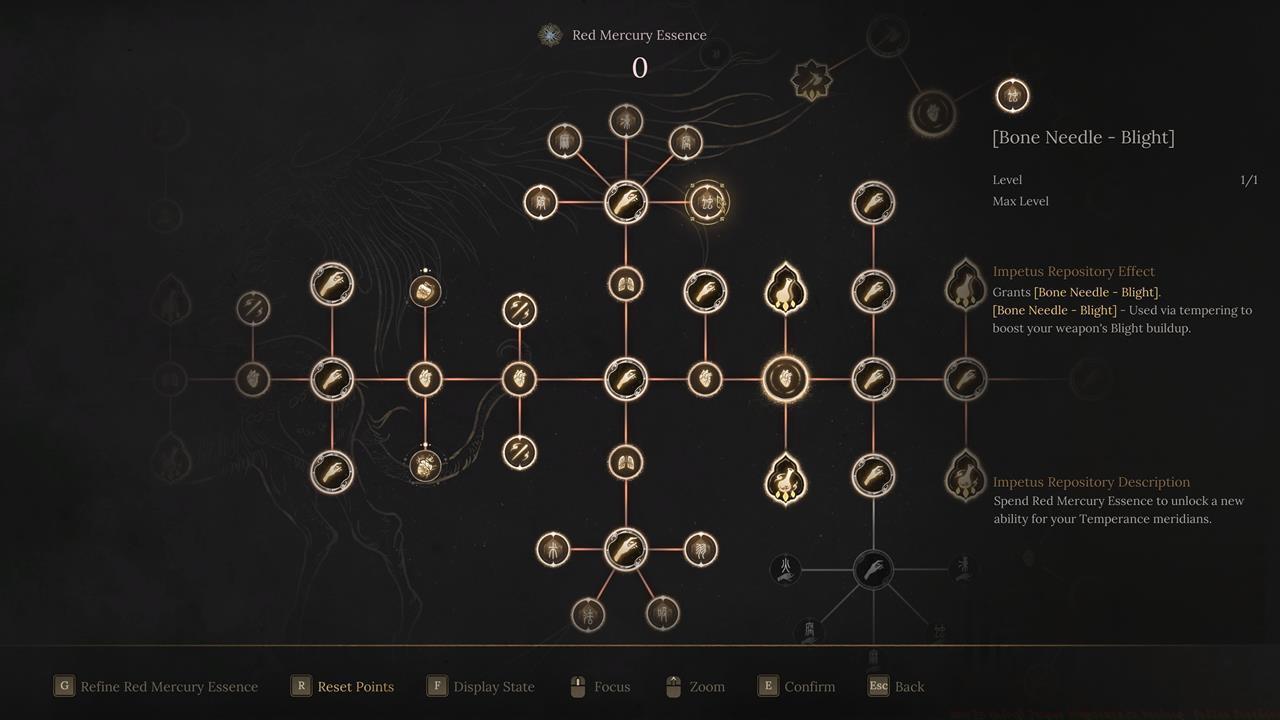1280x720 pixels.
Task: Select the lower lungs node below center
Action: pos(625,462)
